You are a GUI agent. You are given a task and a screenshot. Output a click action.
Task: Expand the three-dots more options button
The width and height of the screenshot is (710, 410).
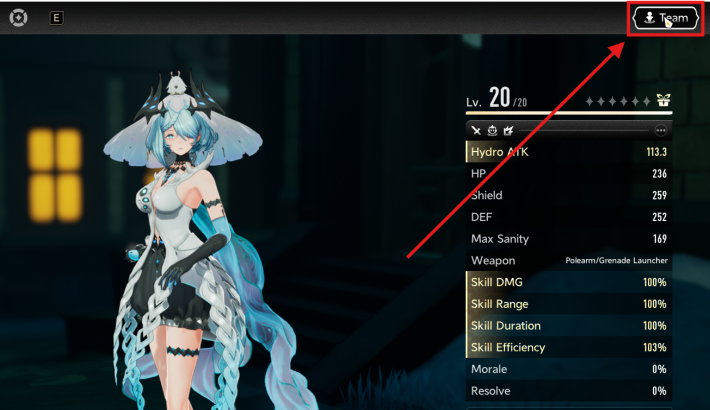(660, 130)
